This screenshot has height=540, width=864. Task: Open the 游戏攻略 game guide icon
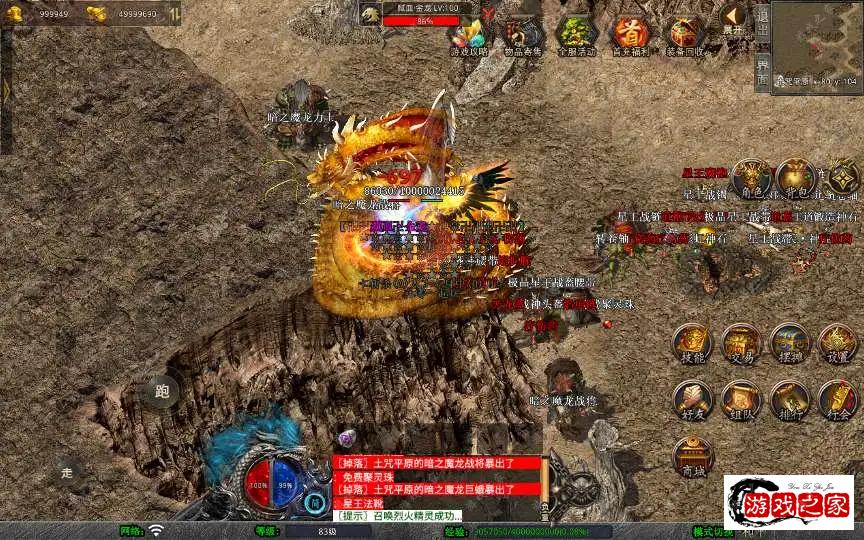[x=470, y=35]
